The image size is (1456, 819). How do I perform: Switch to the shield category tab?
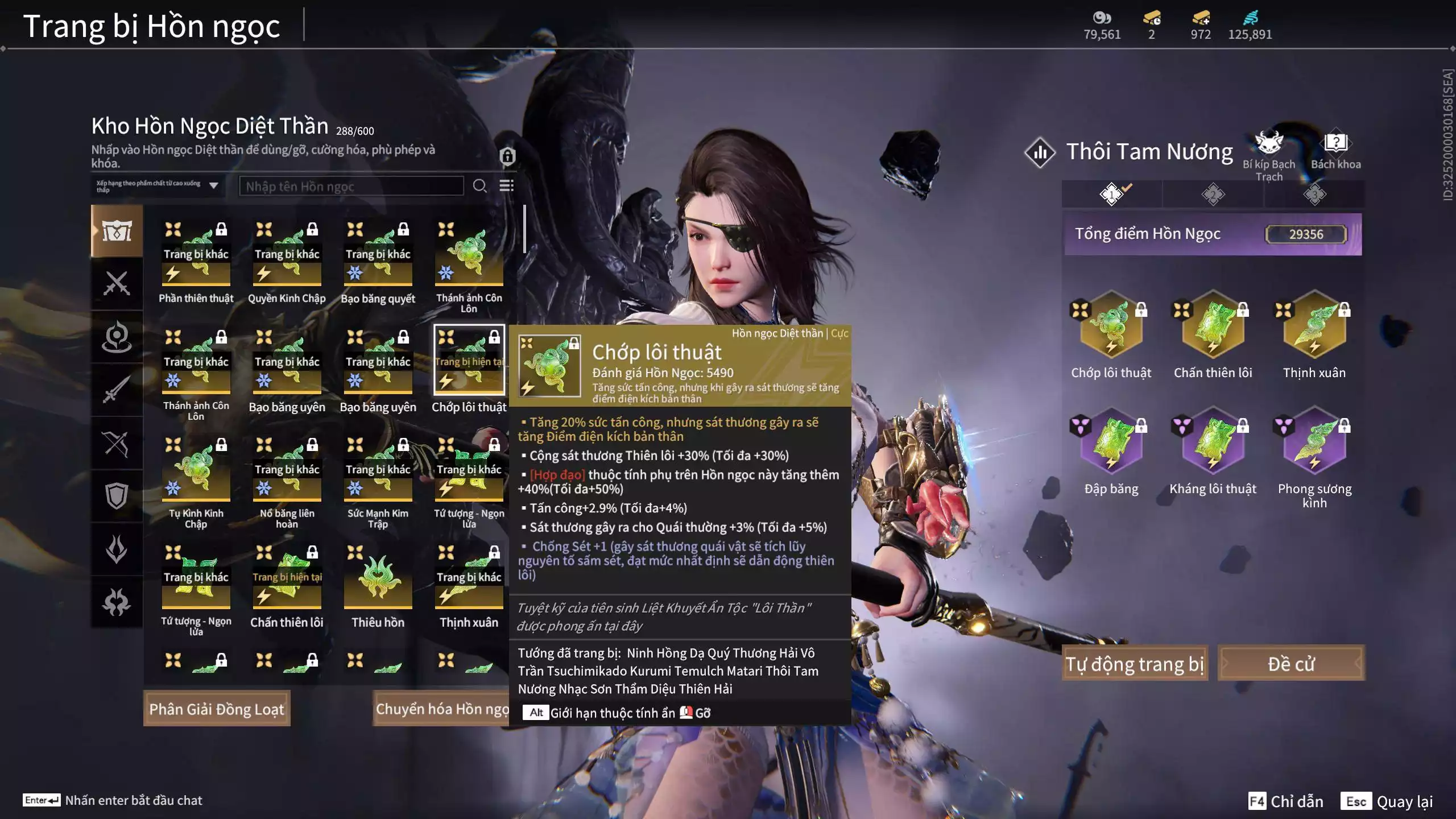(x=117, y=496)
